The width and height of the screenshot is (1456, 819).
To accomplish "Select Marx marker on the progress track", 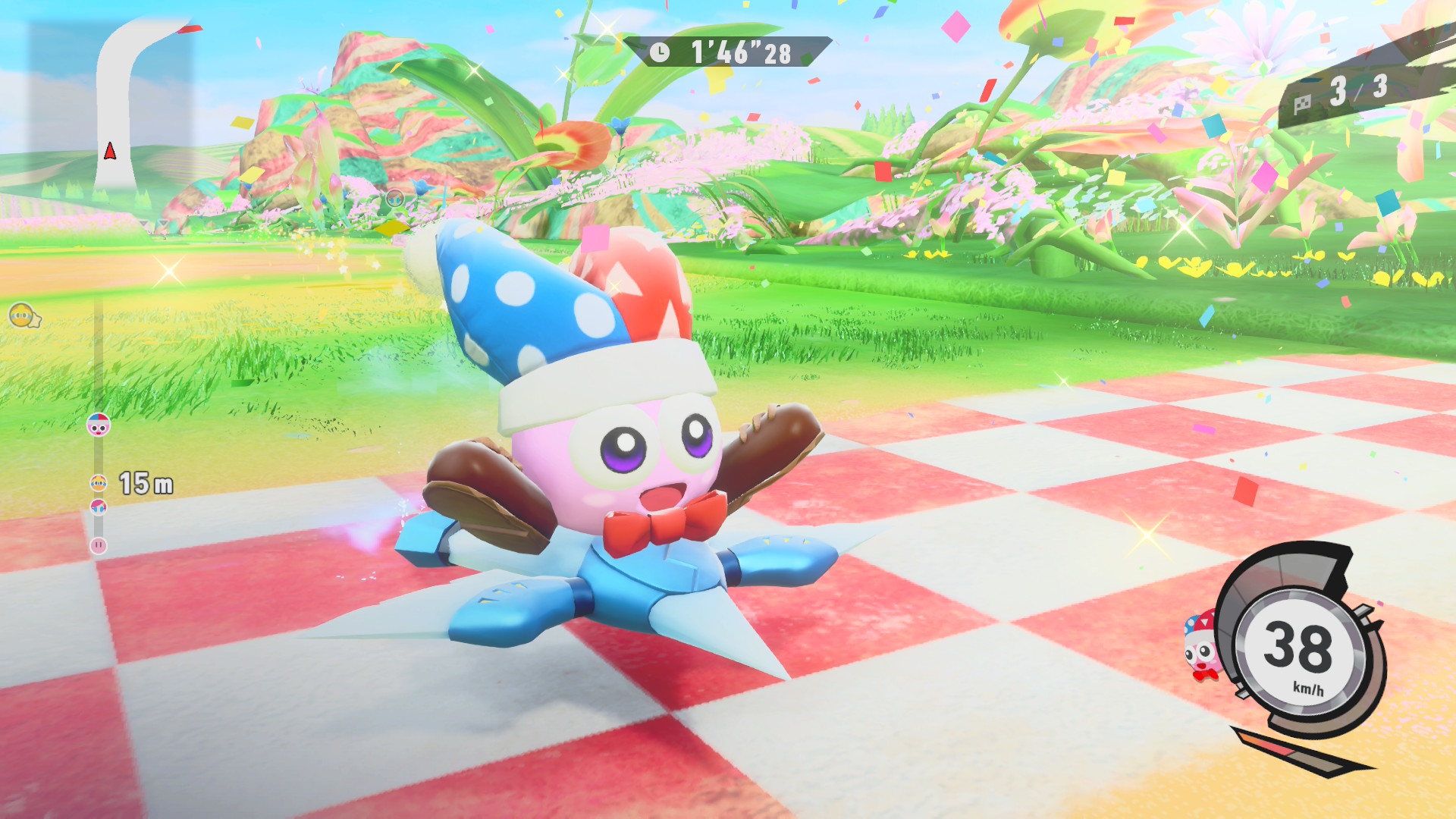I will coord(99,425).
